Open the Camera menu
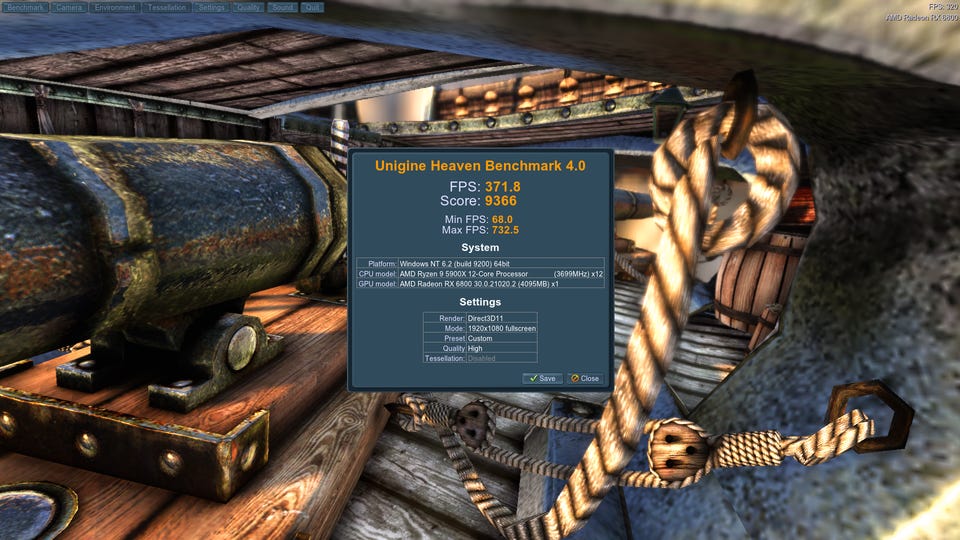Viewport: 960px width, 540px height. (x=70, y=7)
